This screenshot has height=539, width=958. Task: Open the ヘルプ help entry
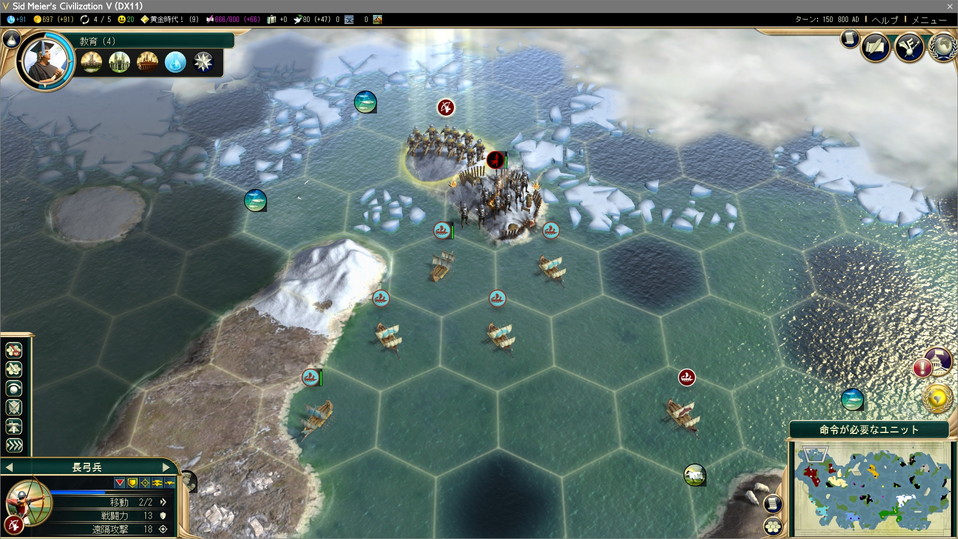[885, 19]
